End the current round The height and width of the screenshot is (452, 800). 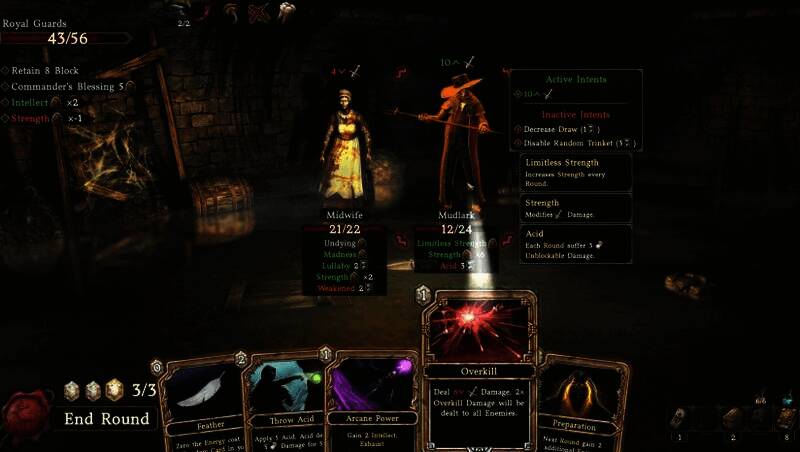[107, 418]
